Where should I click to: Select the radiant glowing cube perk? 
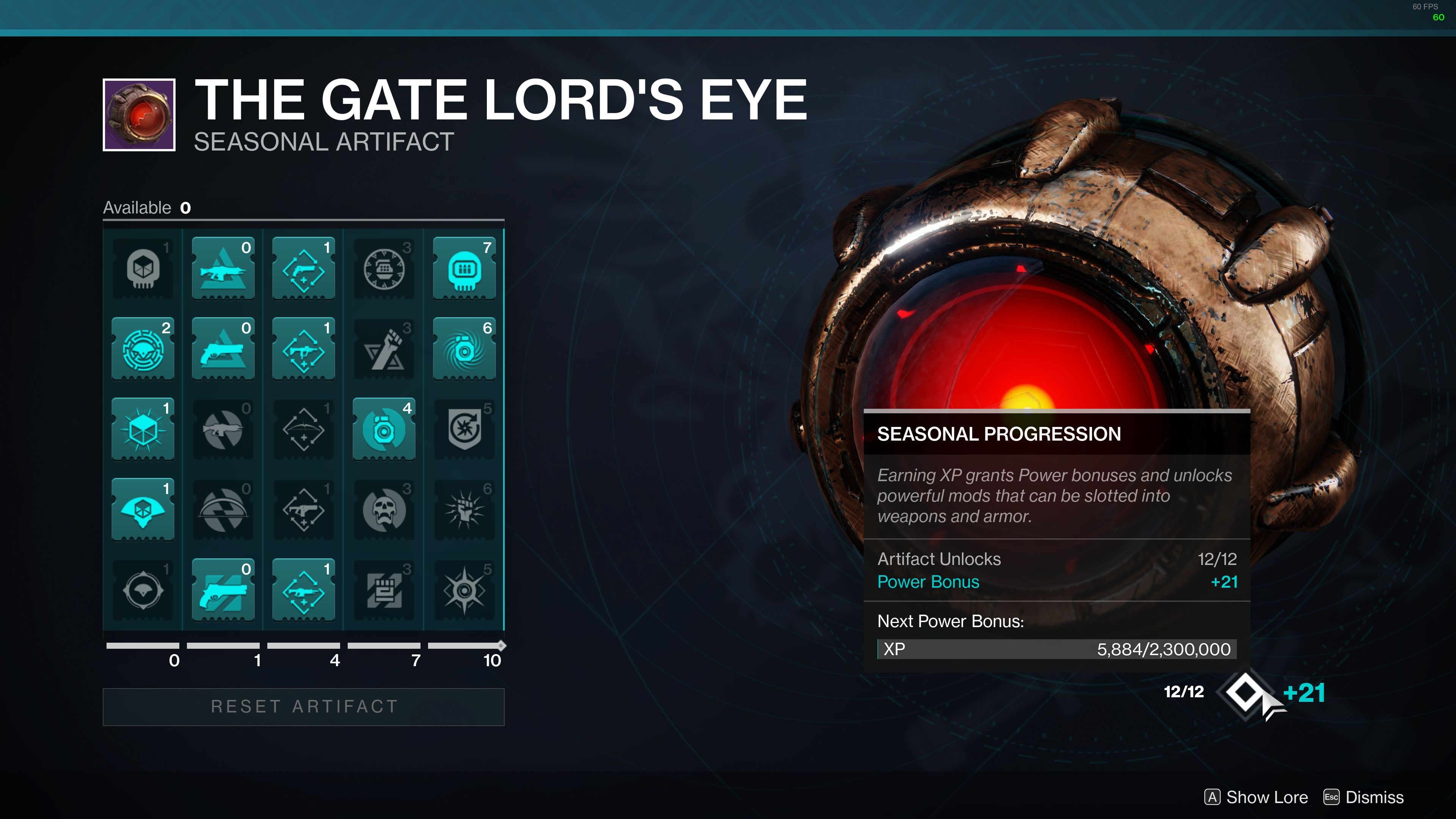[x=143, y=429]
